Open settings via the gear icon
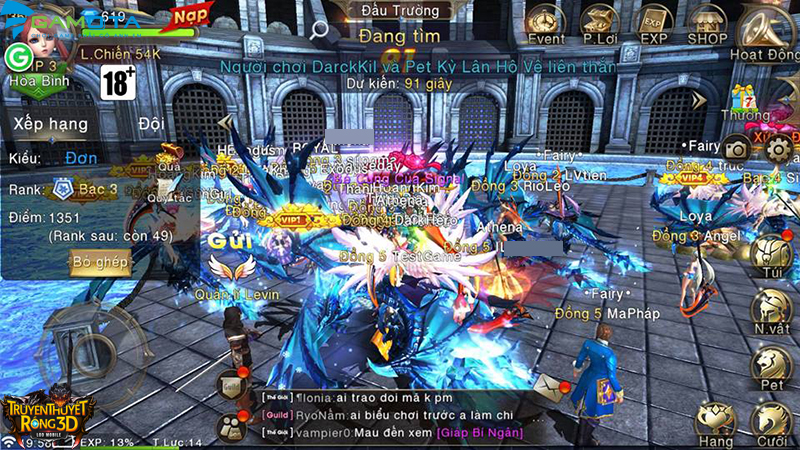 [x=779, y=149]
